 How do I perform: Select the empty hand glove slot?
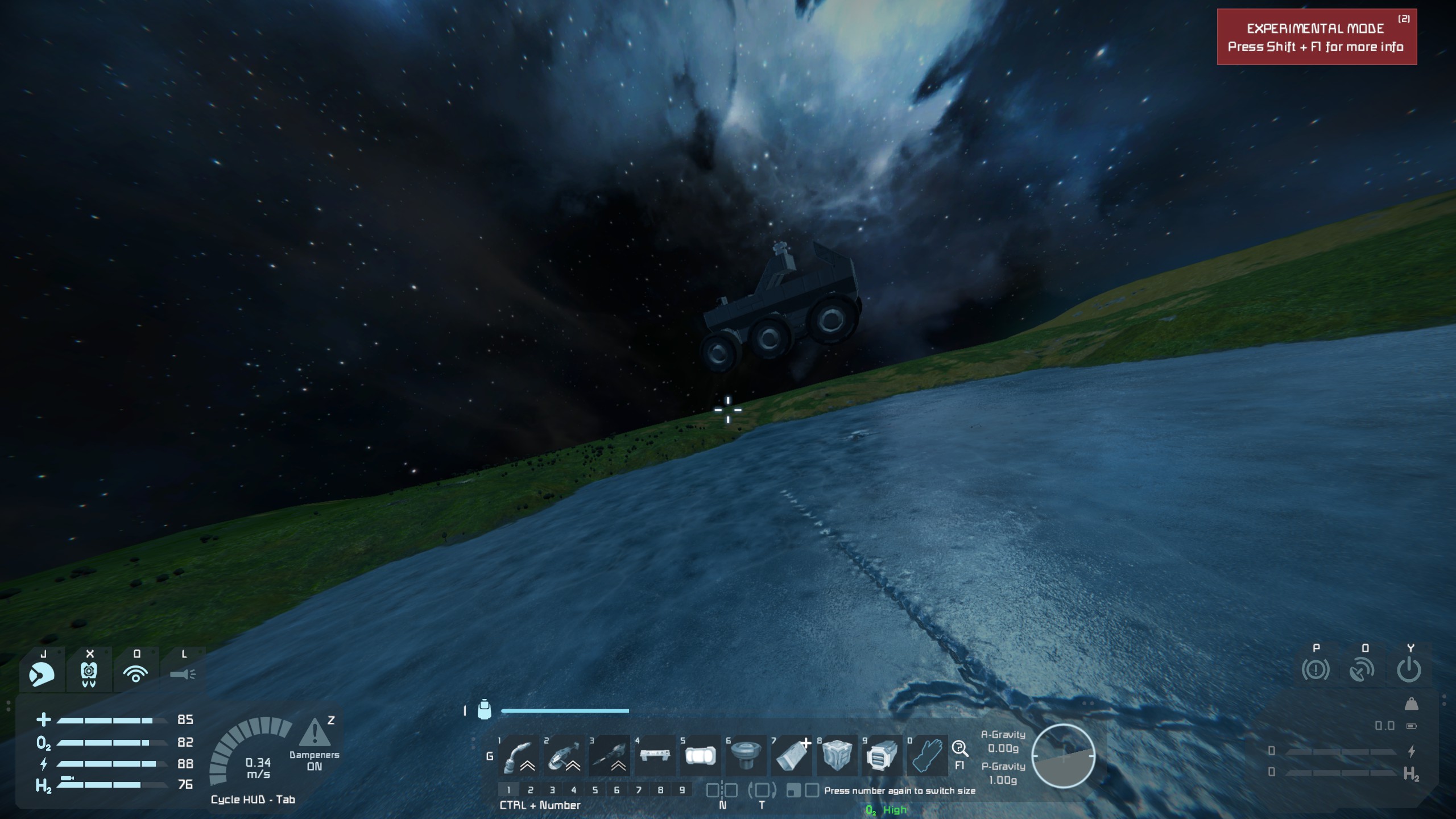point(927,756)
